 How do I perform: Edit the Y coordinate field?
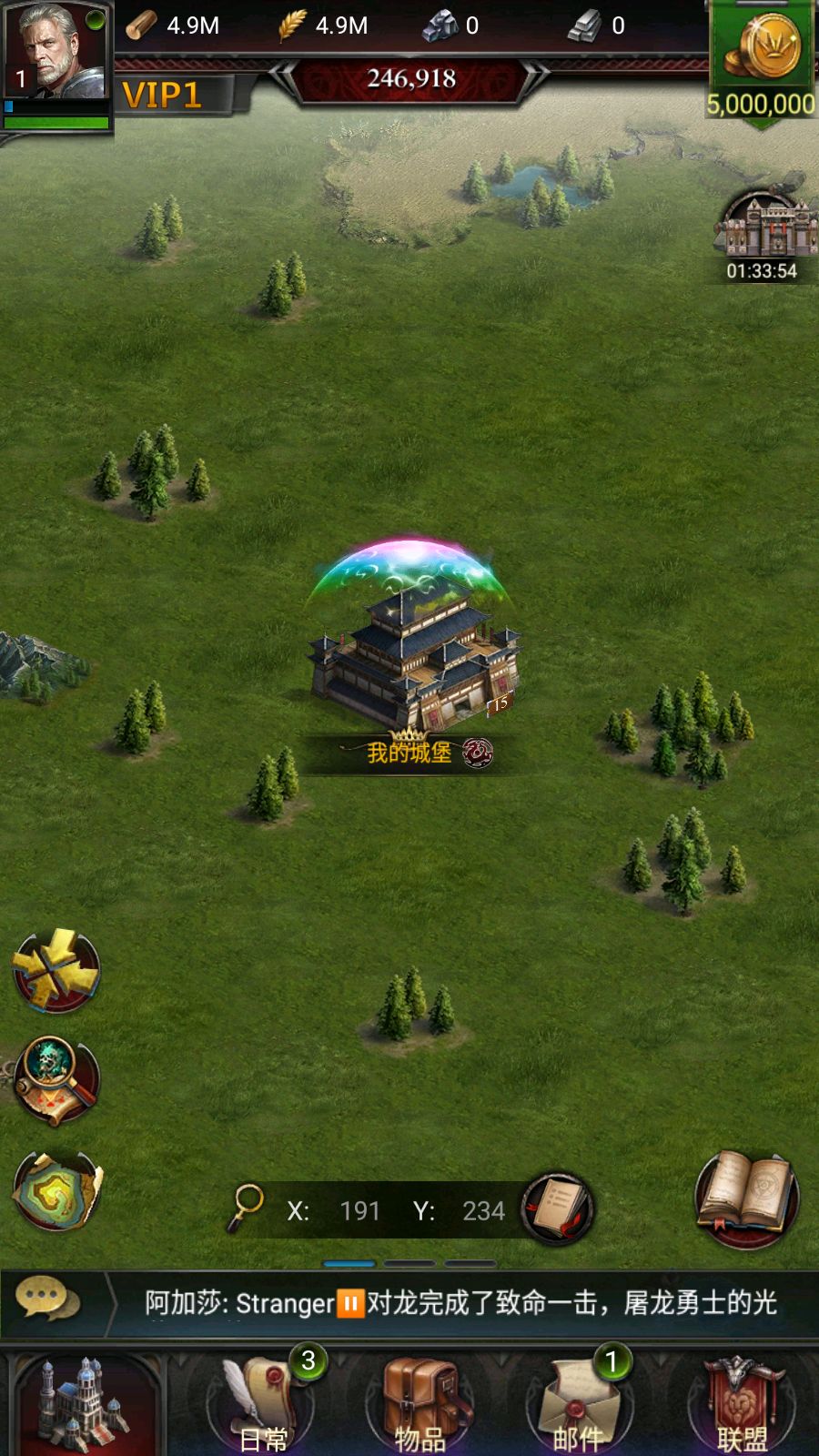pyautogui.click(x=482, y=1210)
